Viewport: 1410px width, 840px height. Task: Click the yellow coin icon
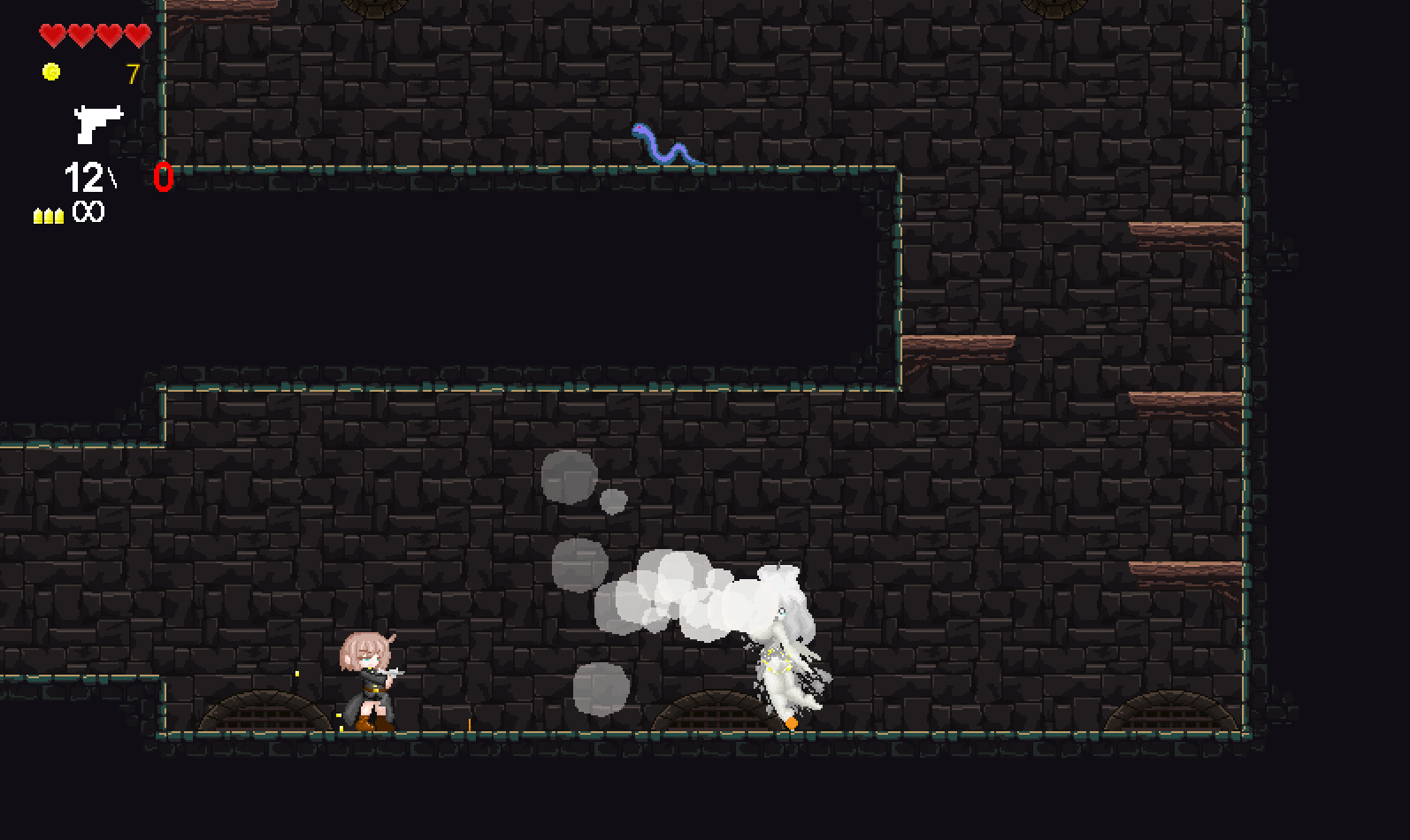pos(51,73)
